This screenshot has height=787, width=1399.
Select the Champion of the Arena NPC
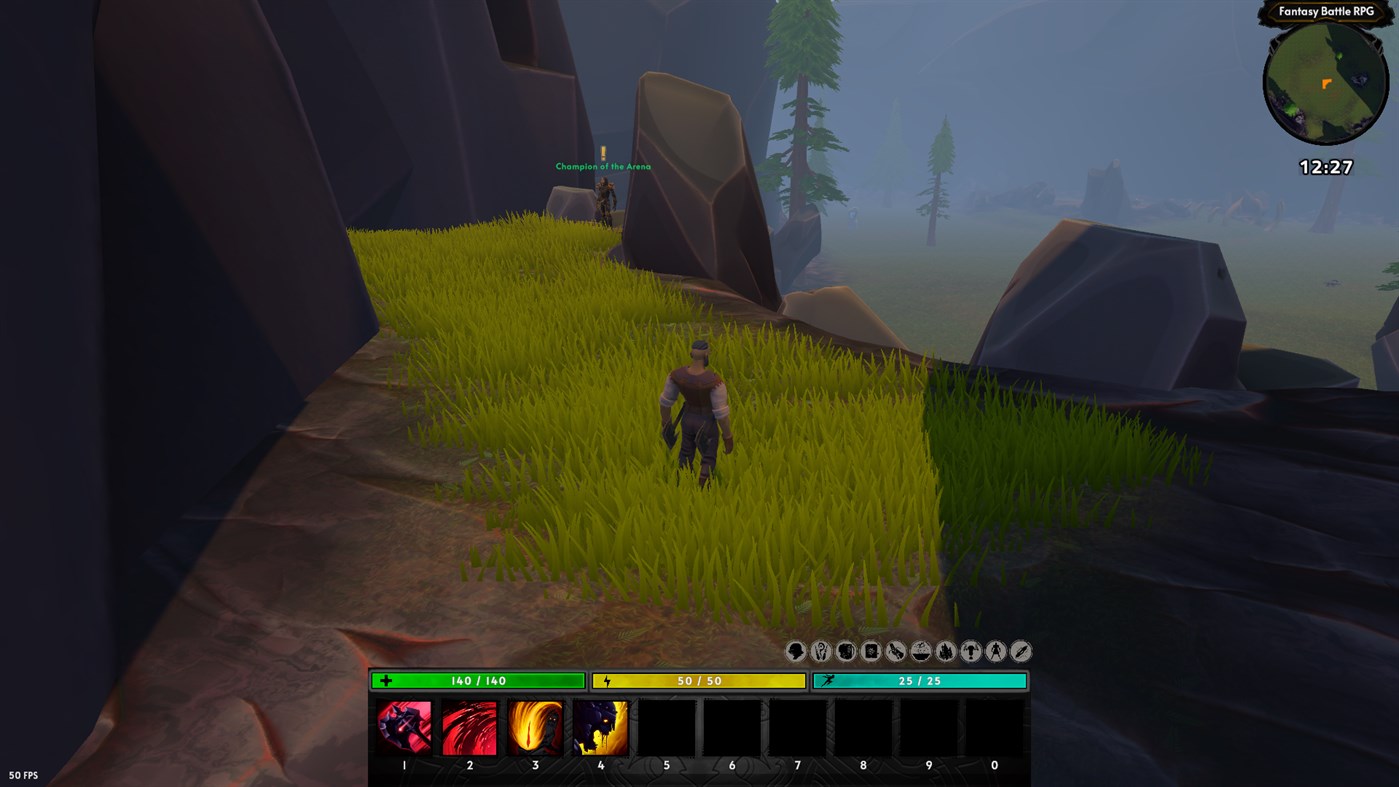pyautogui.click(x=604, y=195)
